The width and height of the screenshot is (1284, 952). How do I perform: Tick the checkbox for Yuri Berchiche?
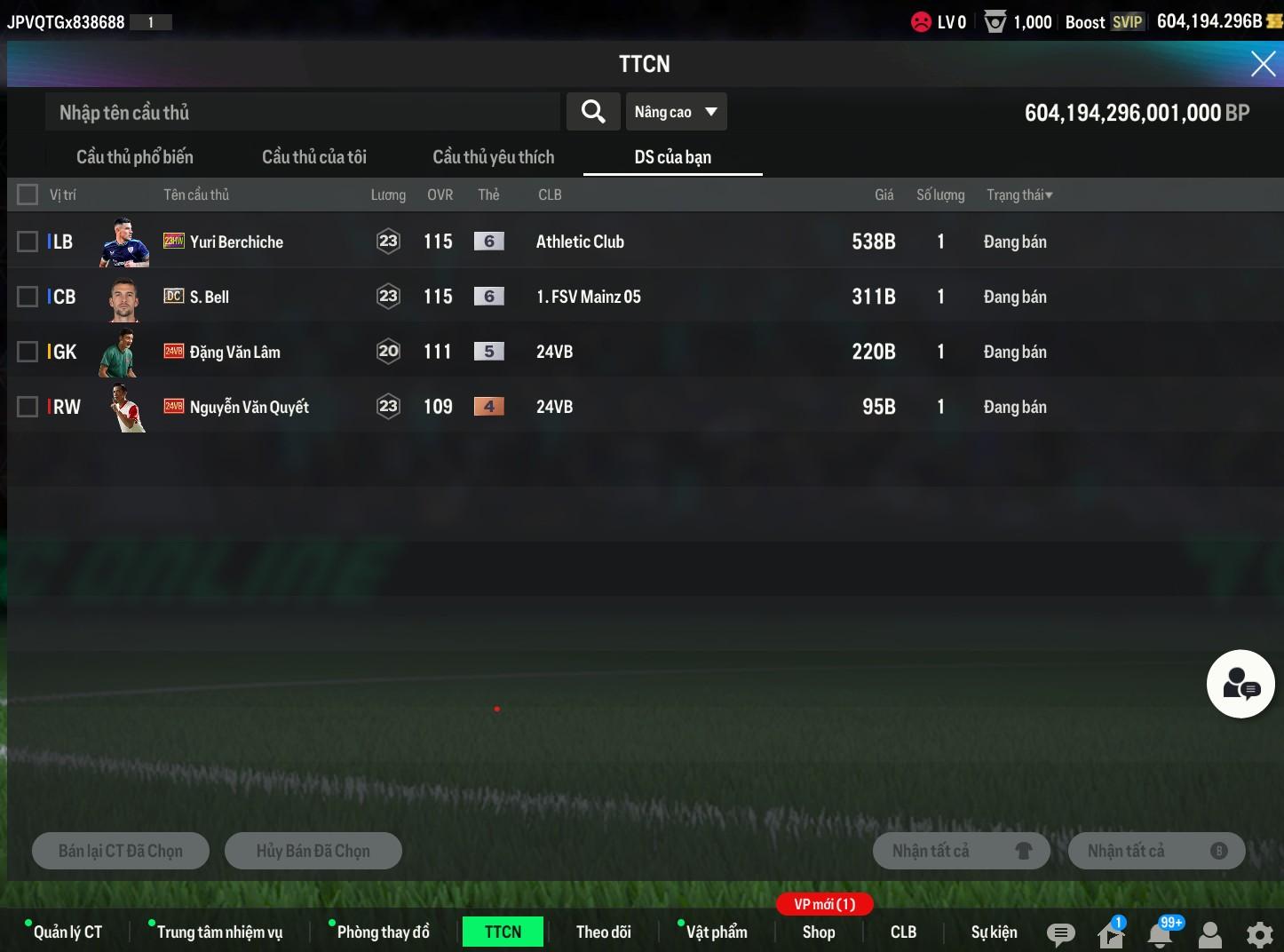[x=28, y=242]
